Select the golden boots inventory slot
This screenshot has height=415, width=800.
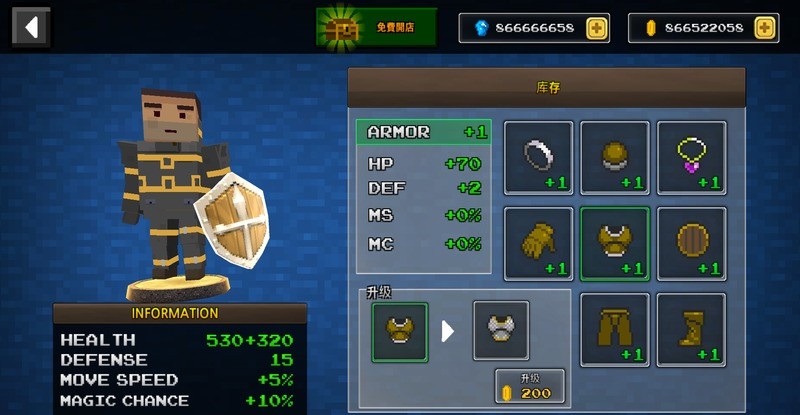[x=691, y=329]
